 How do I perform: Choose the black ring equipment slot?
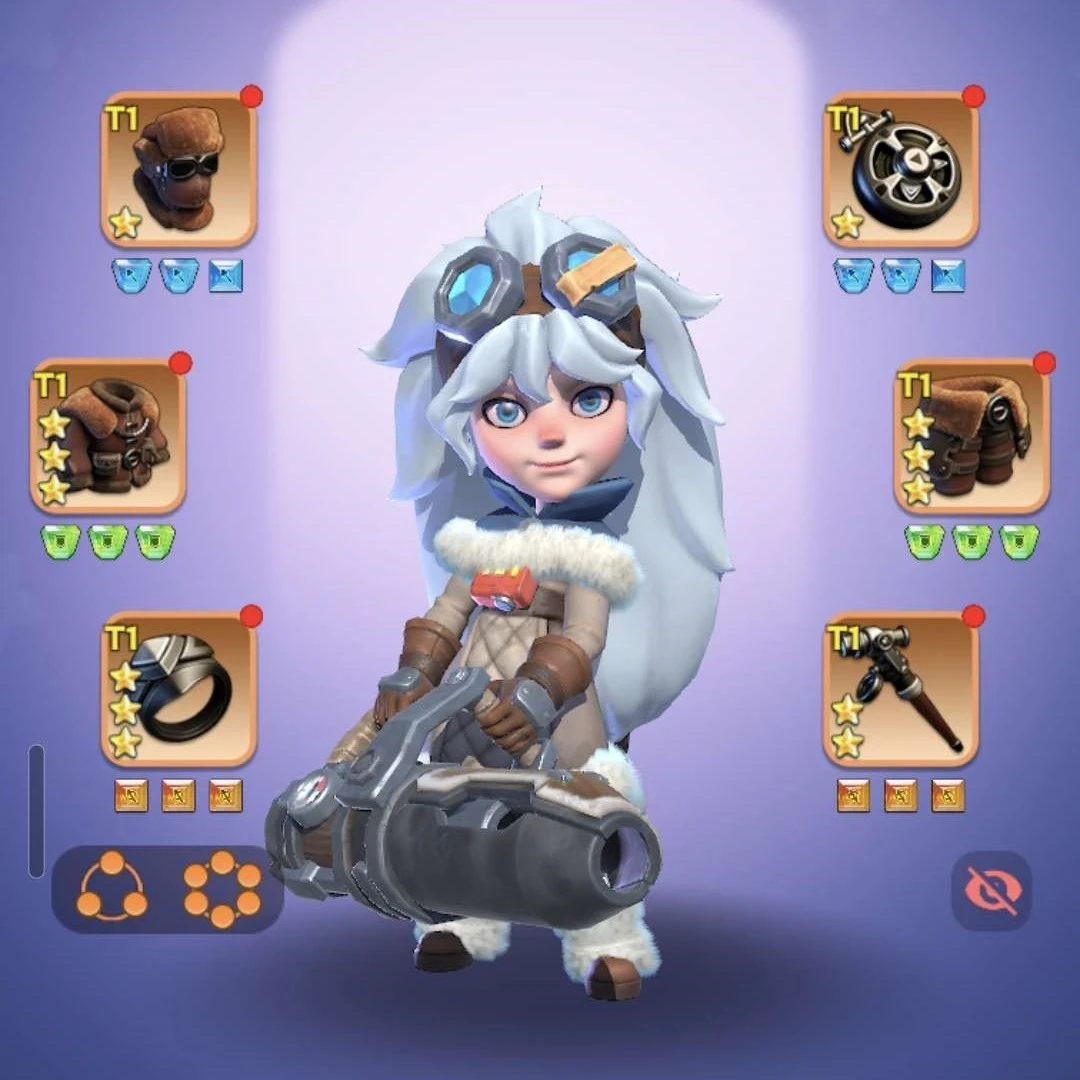click(x=179, y=688)
